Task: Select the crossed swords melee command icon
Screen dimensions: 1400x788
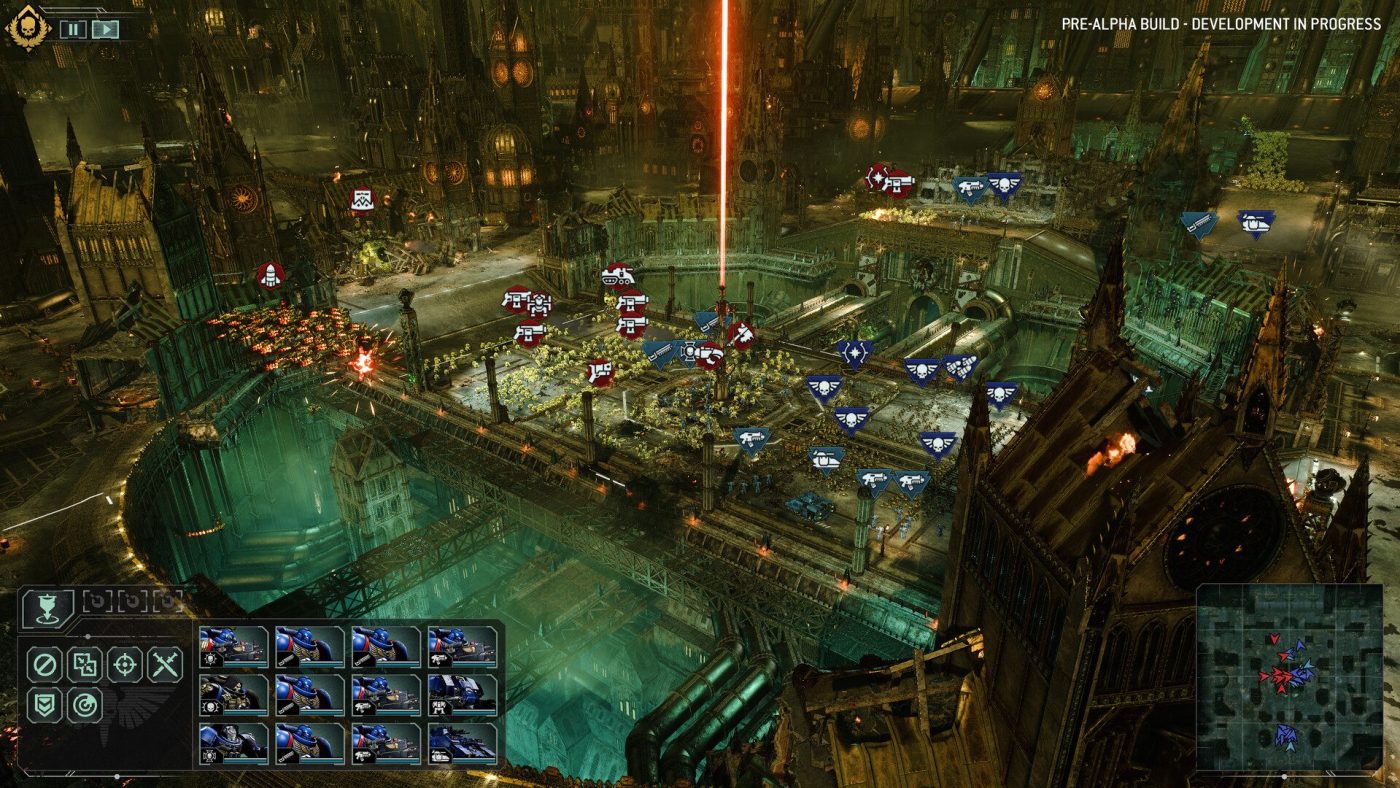Action: (163, 664)
